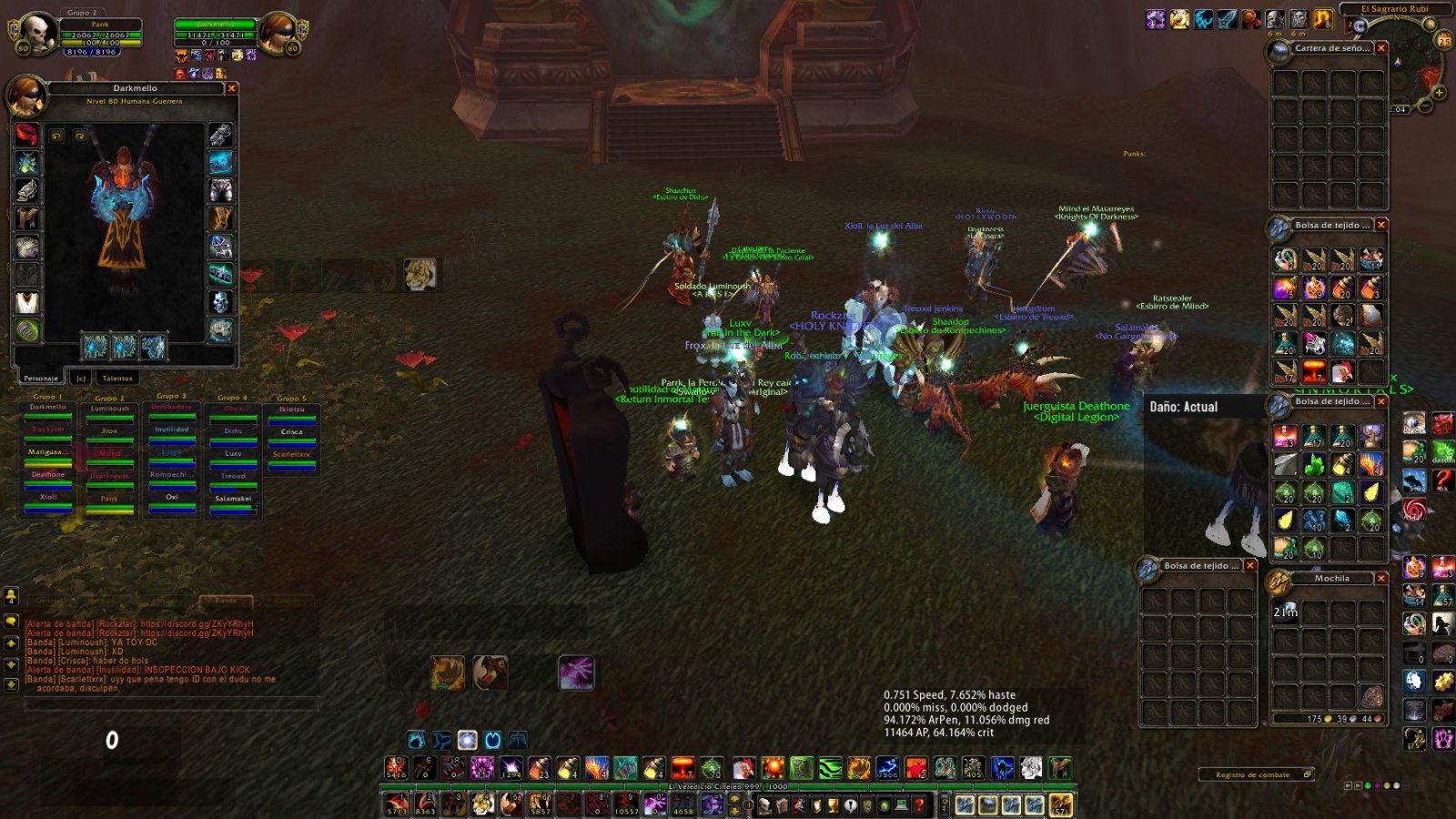The image size is (1456, 819).
Task: Select Rockzlar in the raid frames
Action: (48, 430)
